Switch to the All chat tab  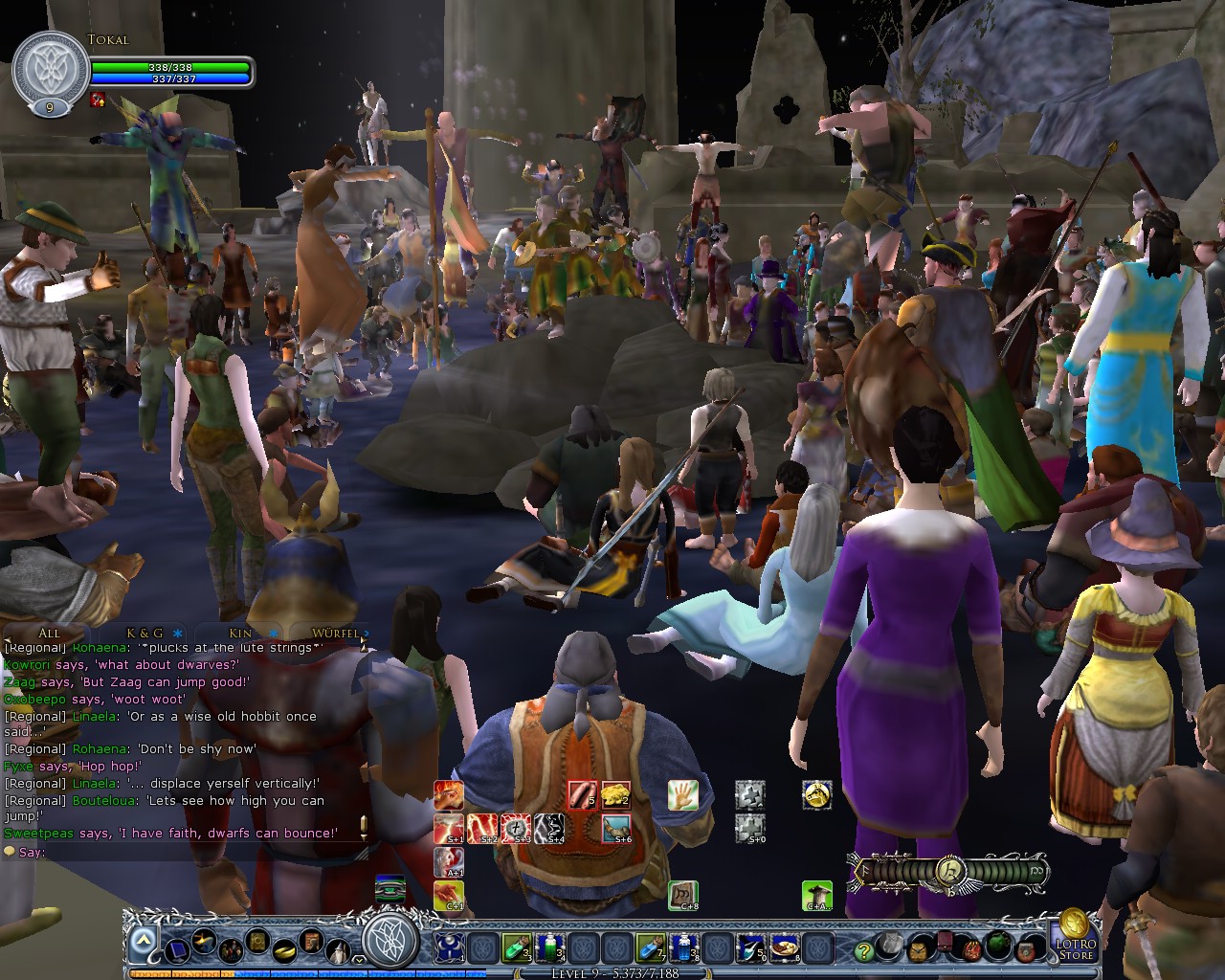coord(48,634)
